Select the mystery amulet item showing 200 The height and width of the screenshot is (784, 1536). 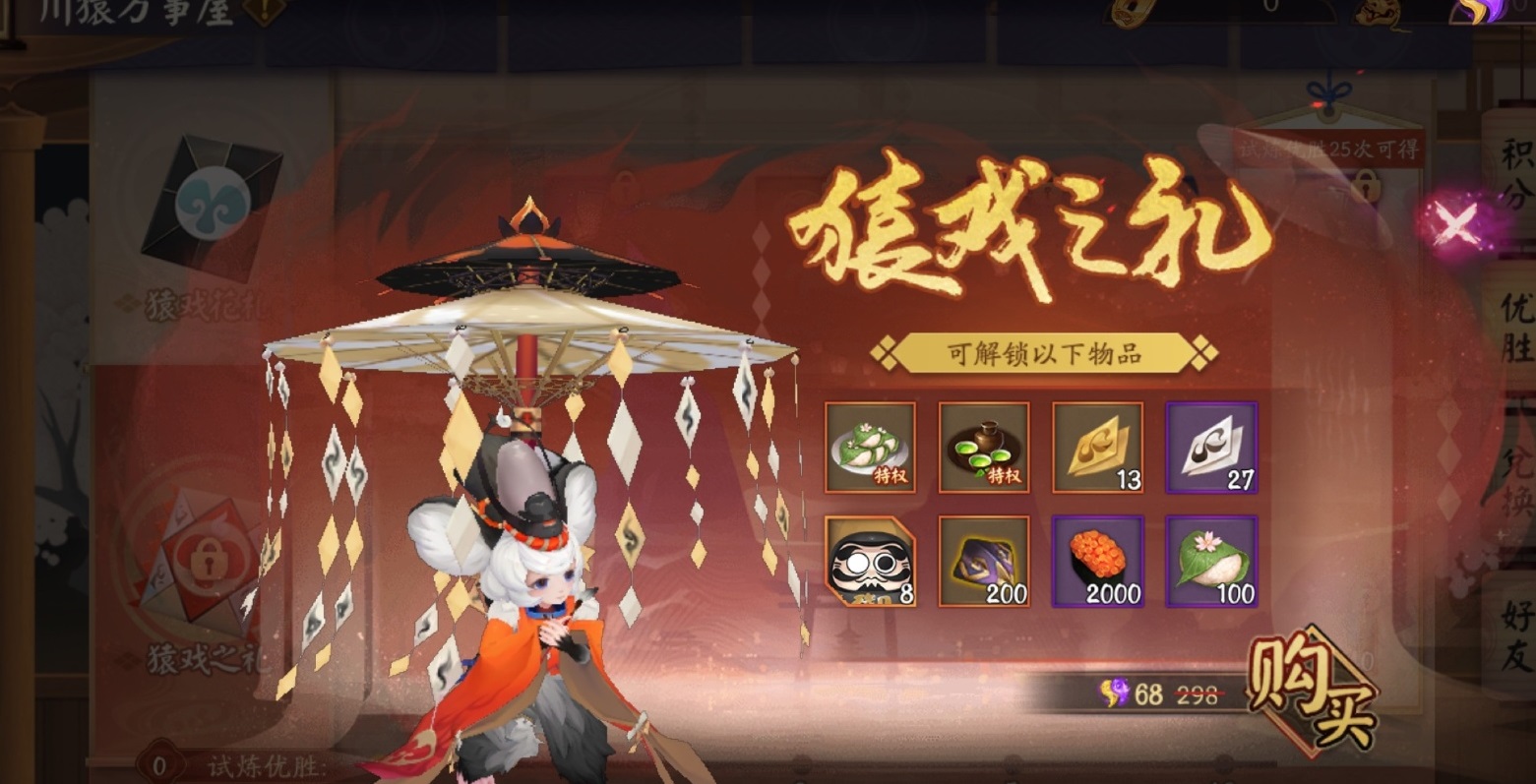pyautogui.click(x=983, y=561)
